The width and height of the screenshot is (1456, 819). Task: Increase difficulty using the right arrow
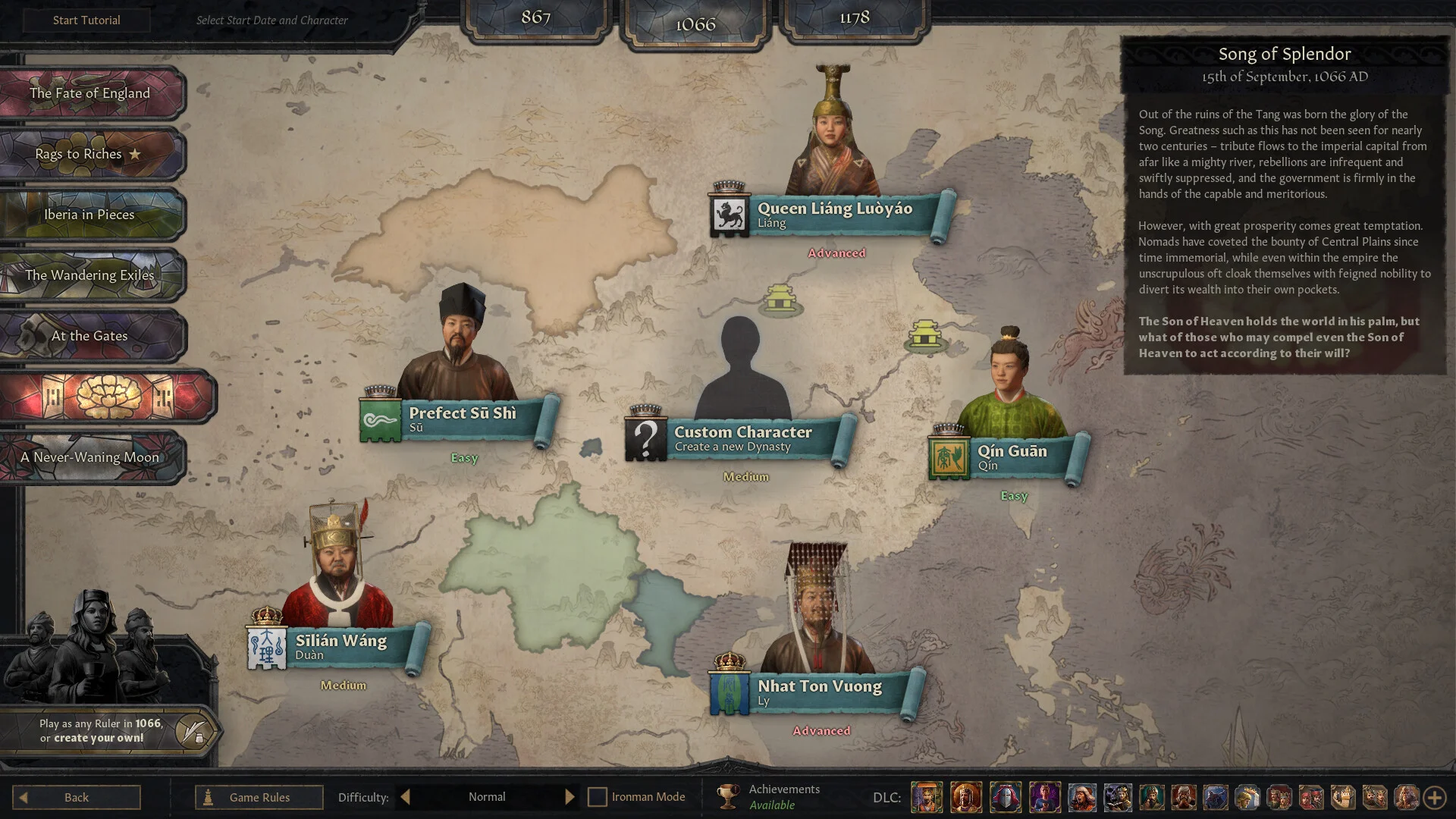click(570, 797)
